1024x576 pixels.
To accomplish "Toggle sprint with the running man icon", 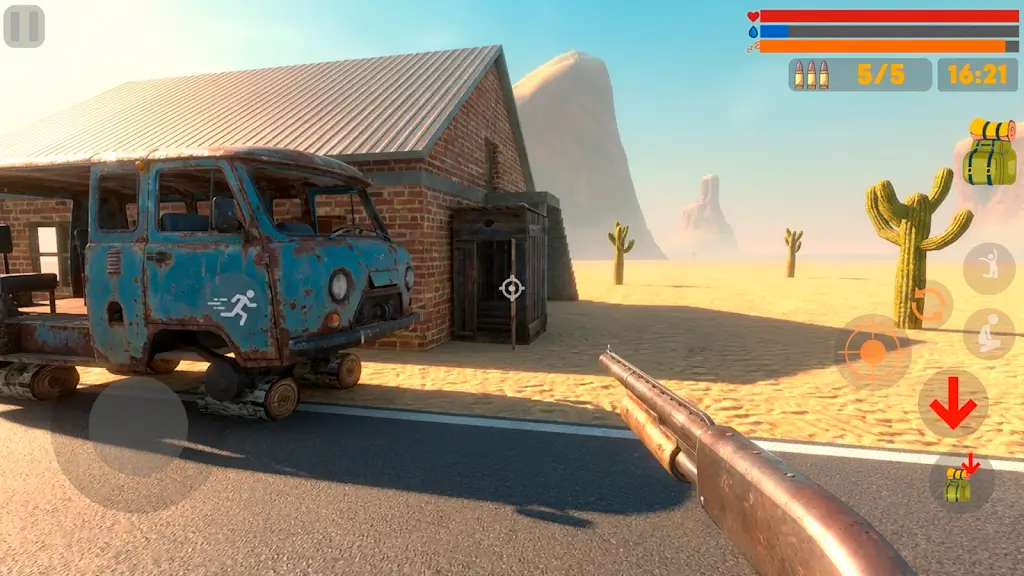I will click(x=233, y=302).
